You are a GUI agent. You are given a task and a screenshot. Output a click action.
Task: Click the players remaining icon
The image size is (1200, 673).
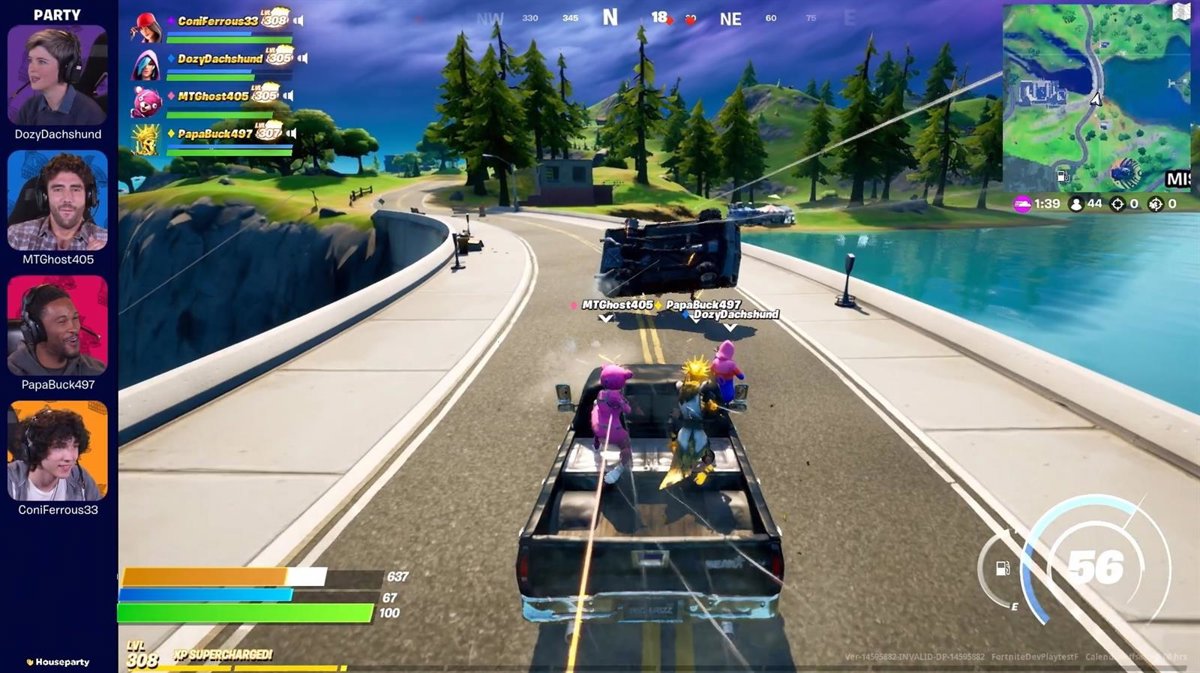1077,204
